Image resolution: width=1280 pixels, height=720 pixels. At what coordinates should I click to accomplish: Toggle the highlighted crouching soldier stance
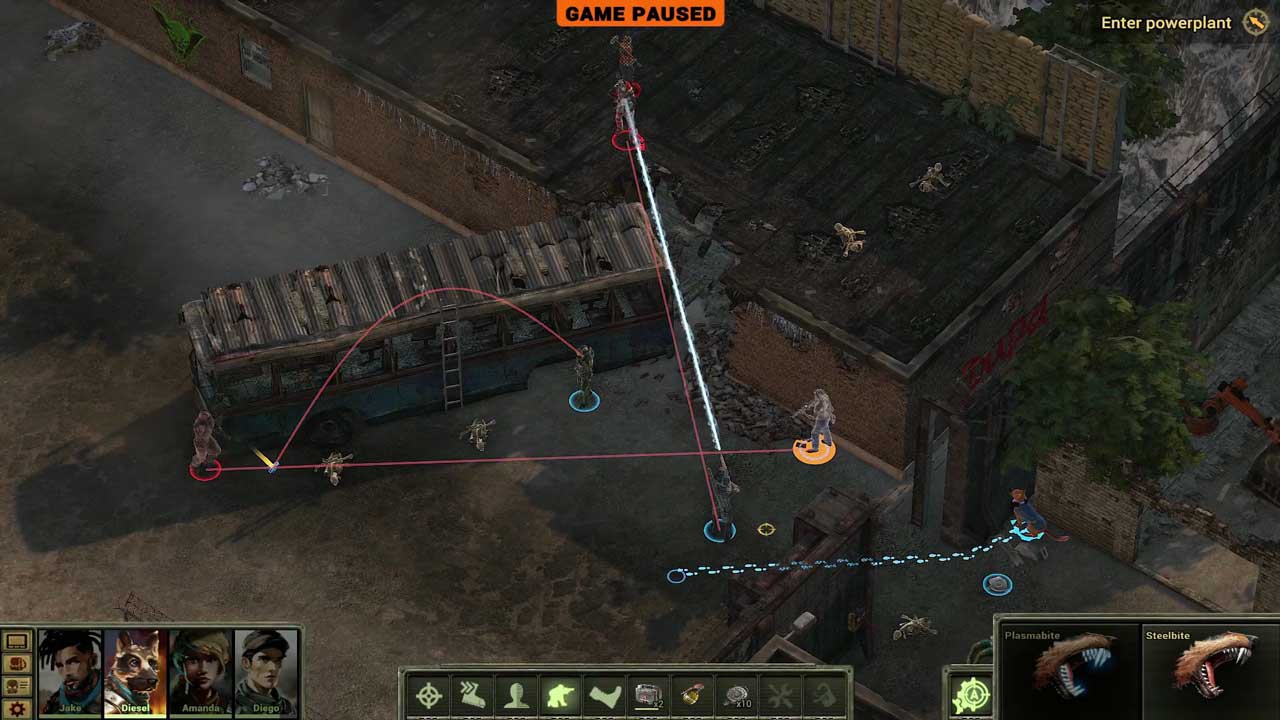tap(560, 696)
